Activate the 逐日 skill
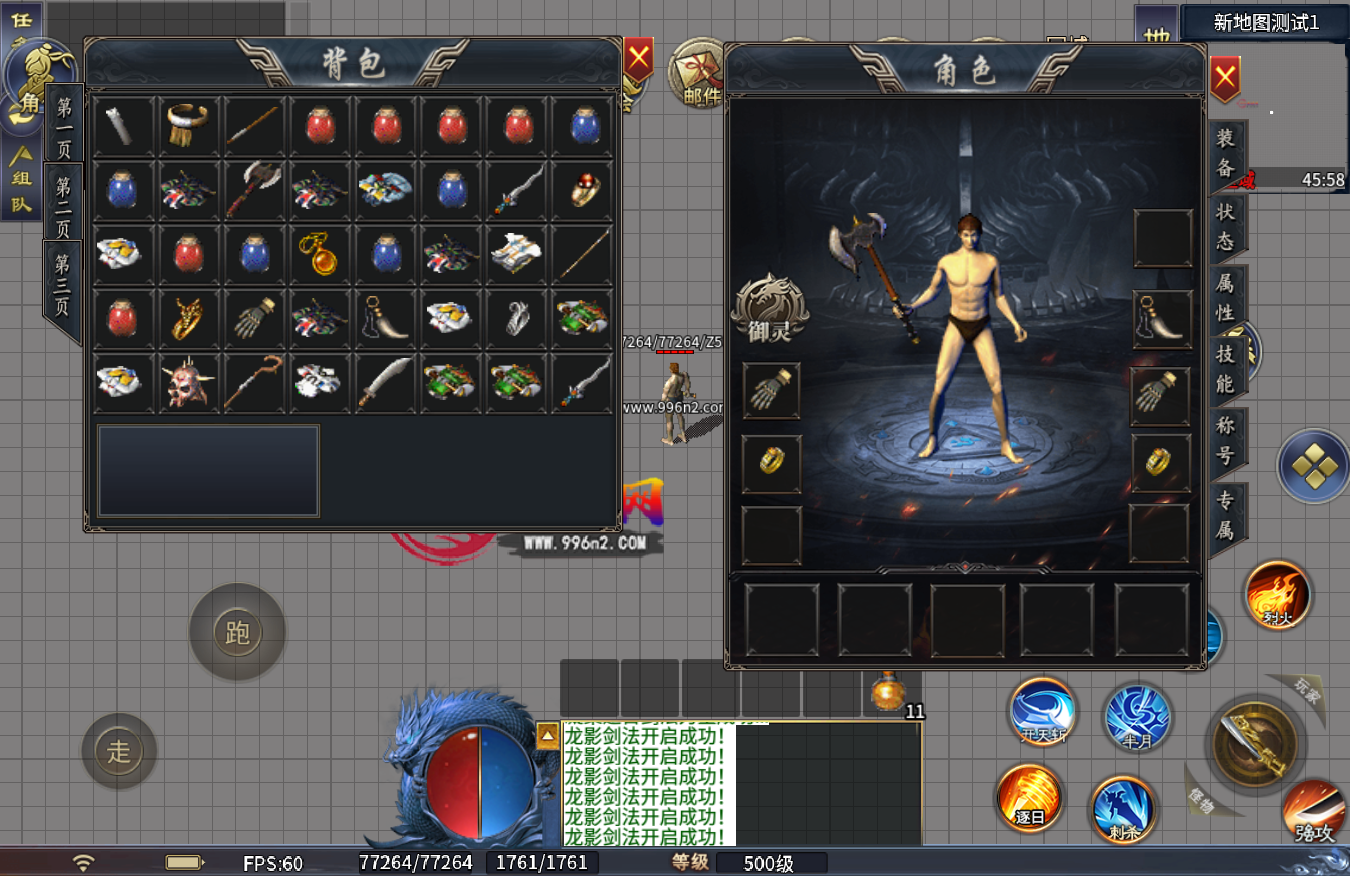The height and width of the screenshot is (876, 1350). point(1029,797)
